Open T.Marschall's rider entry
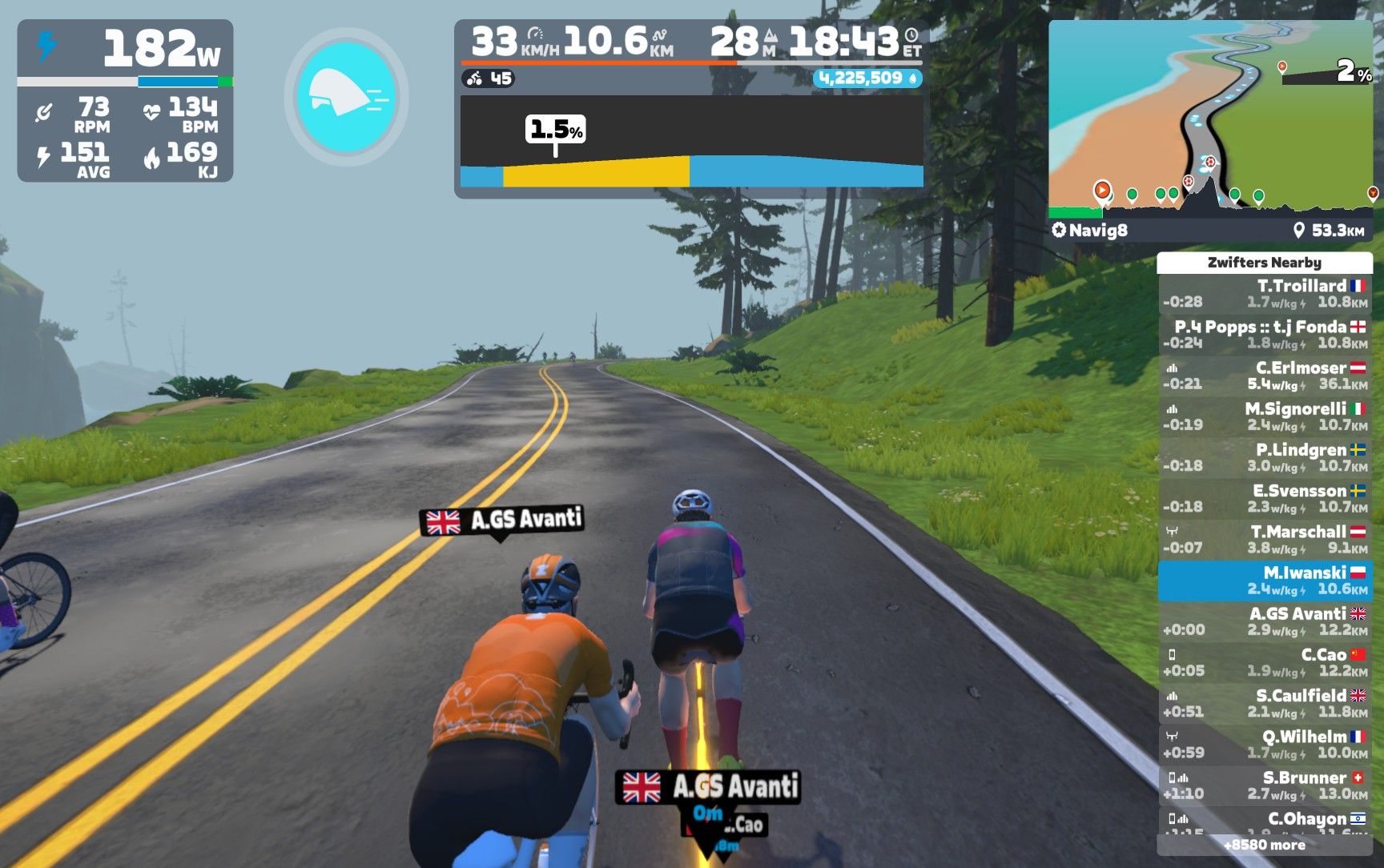Image resolution: width=1384 pixels, height=868 pixels. point(1265,539)
